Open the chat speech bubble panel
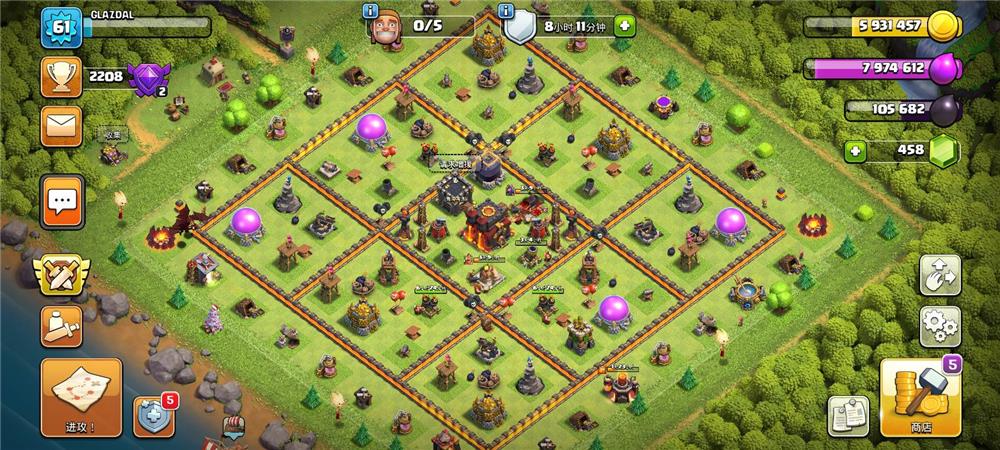Image resolution: width=1000 pixels, height=450 pixels. click(x=62, y=201)
